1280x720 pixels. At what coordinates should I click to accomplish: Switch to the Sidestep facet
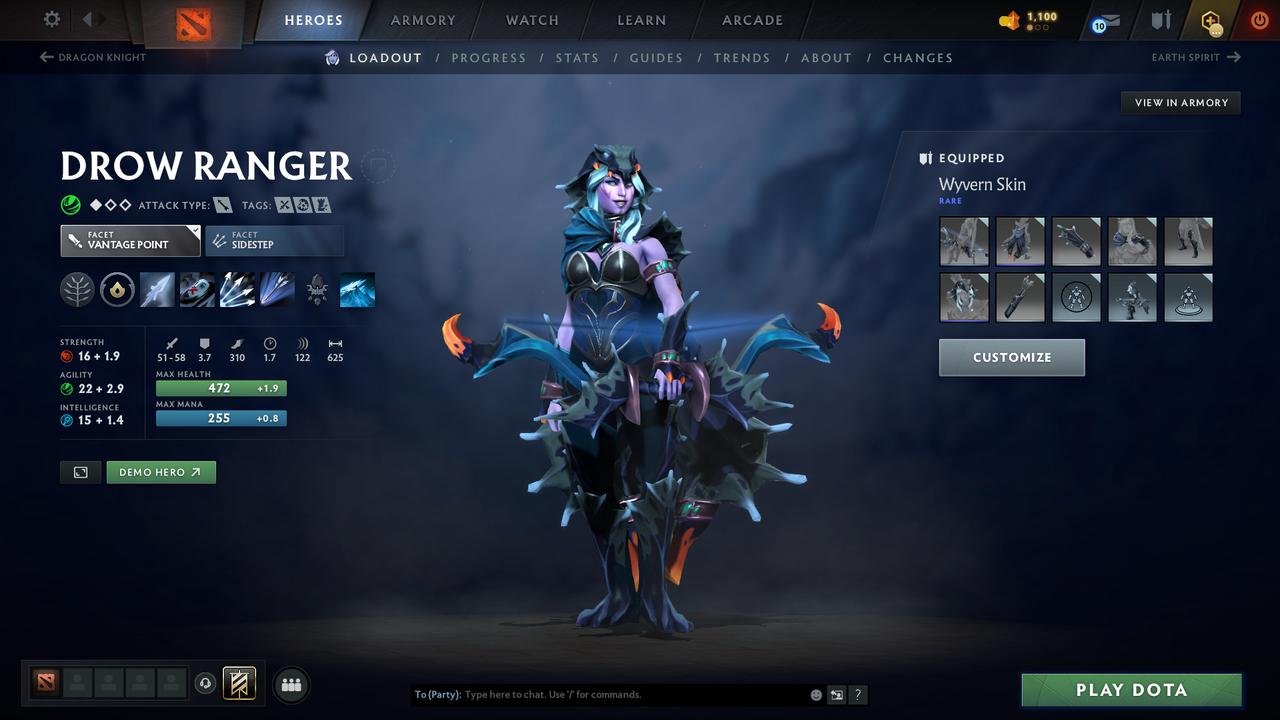tap(275, 240)
